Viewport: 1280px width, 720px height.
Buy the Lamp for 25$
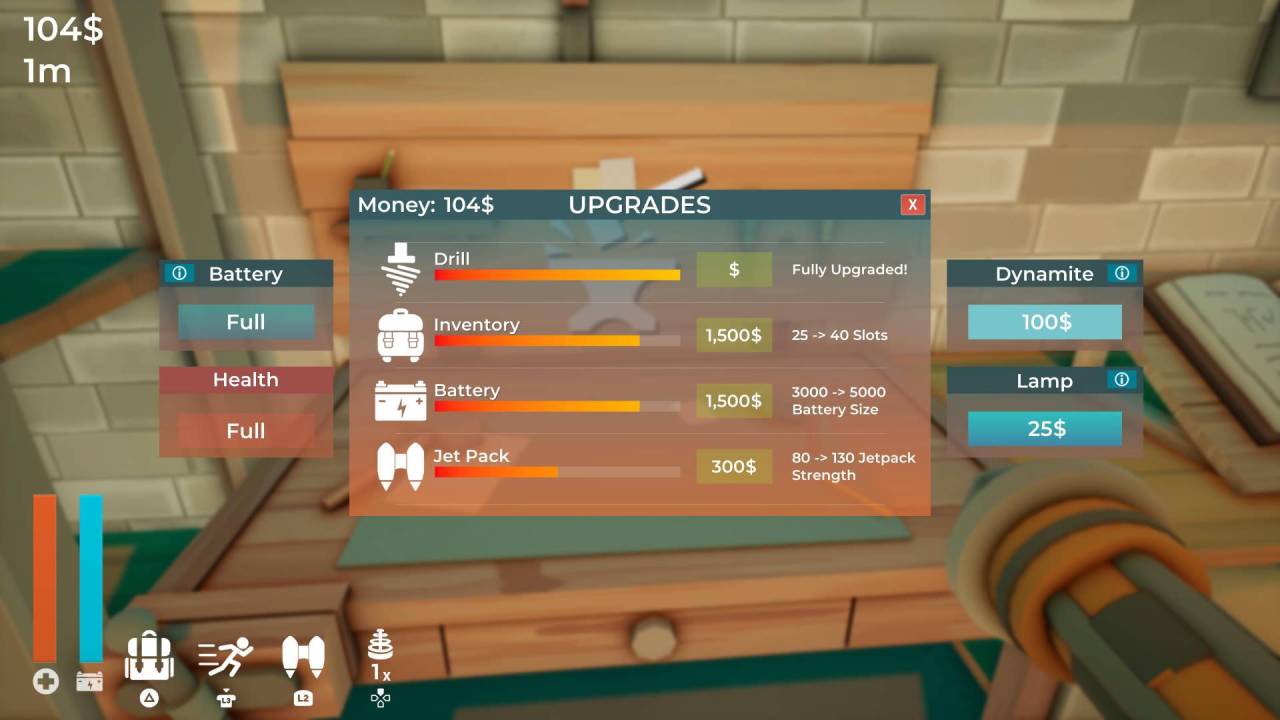tap(1044, 428)
